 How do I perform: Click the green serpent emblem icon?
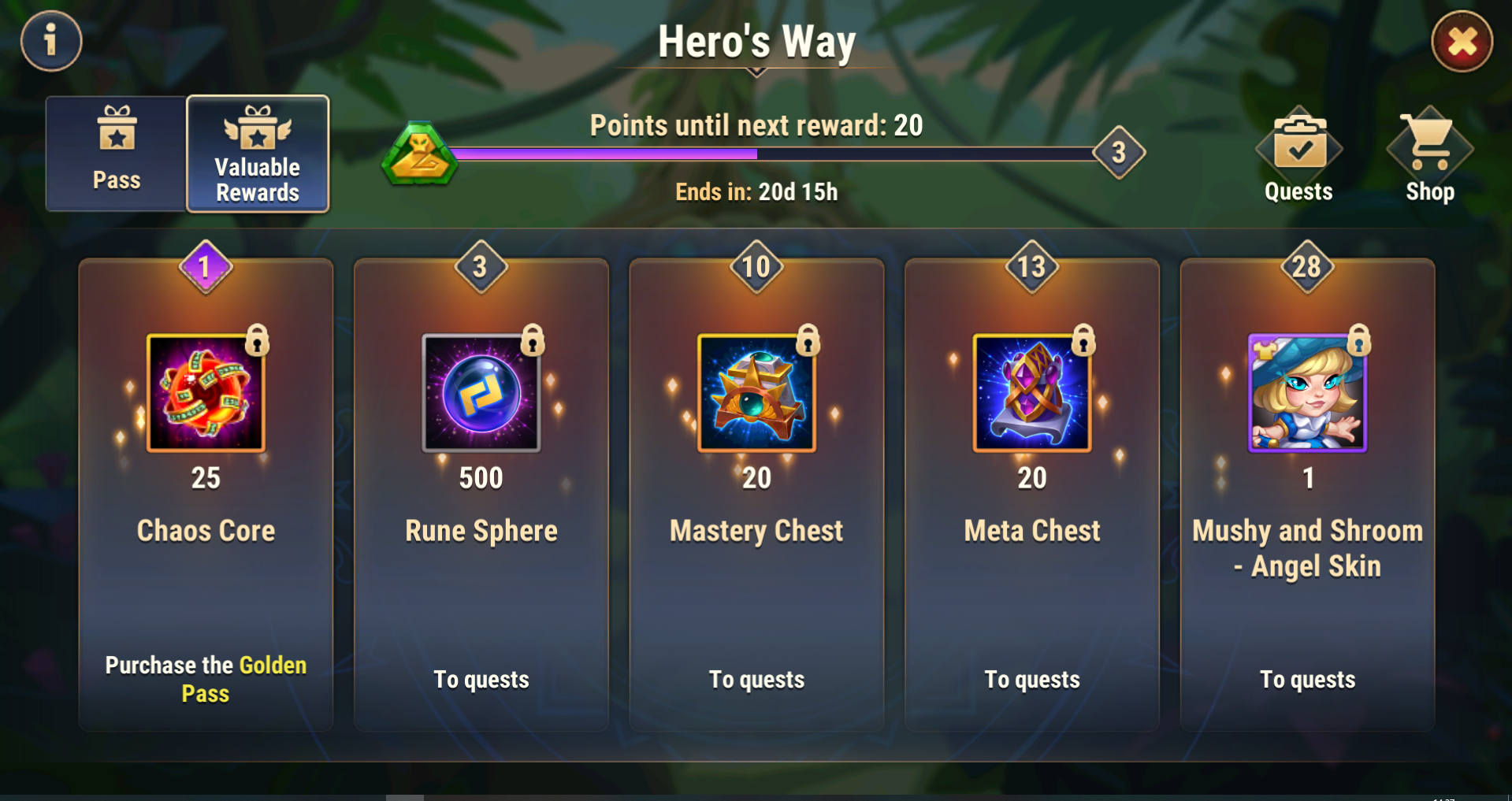[x=419, y=154]
